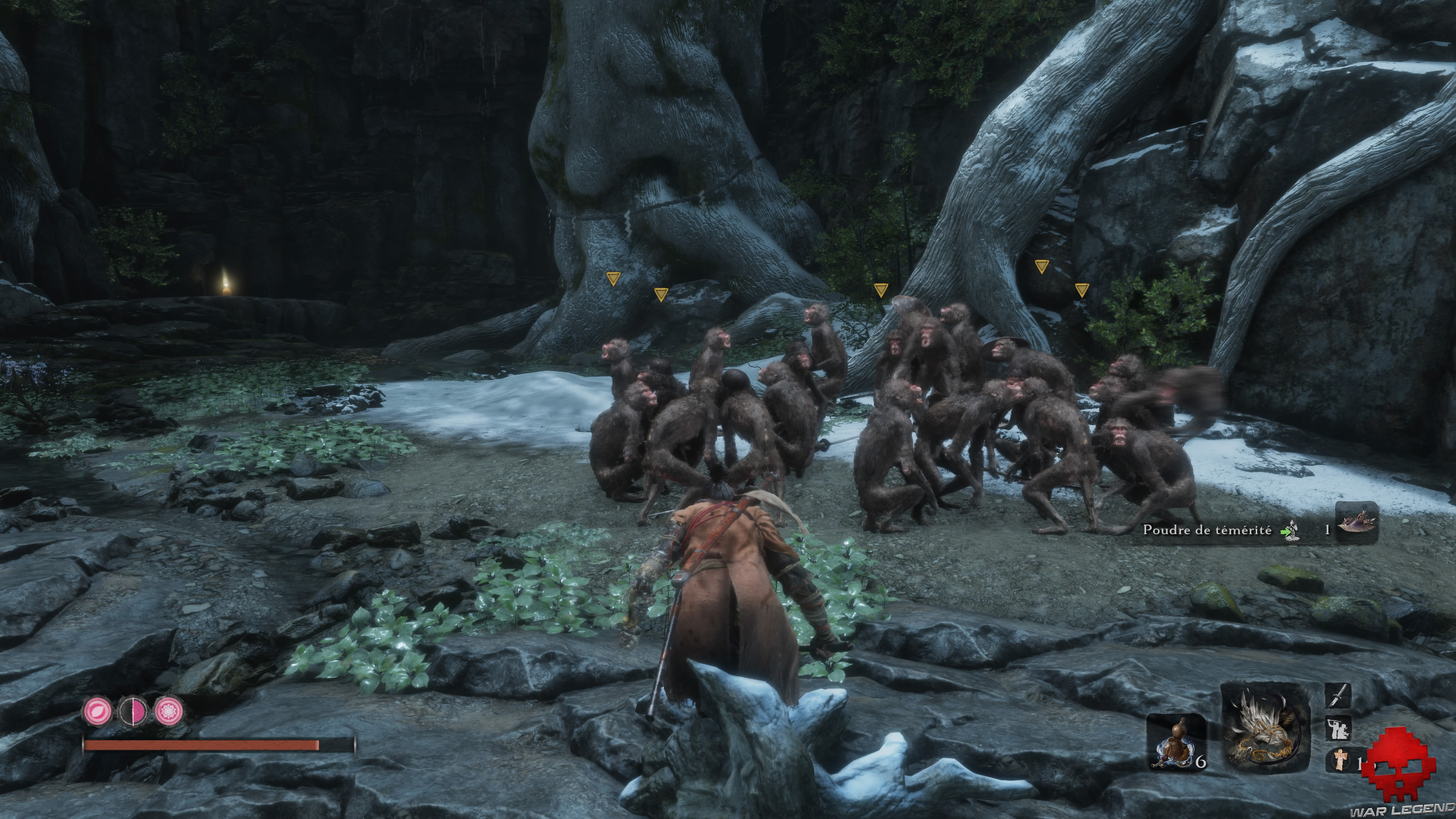Screen dimensions: 1456x819
Task: Toggle the half-filled circular indicator bottom left
Action: click(132, 712)
